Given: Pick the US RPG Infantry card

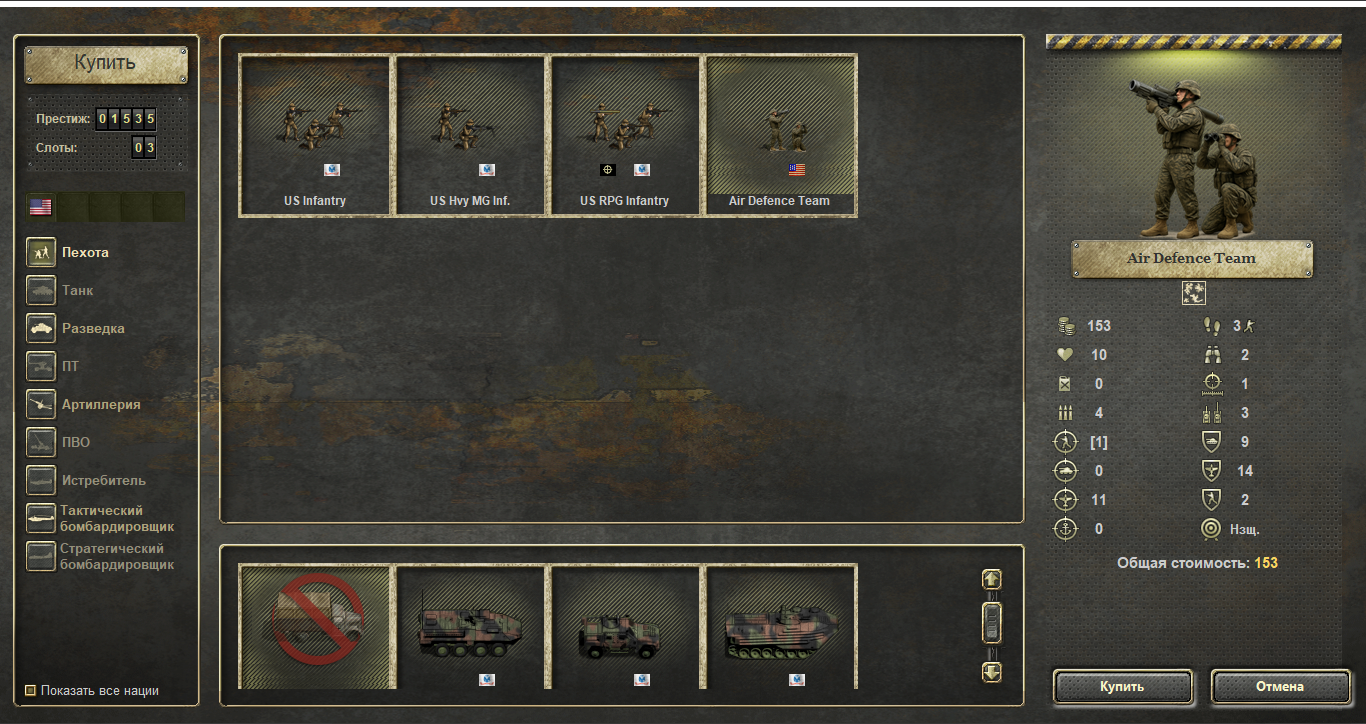Looking at the screenshot, I should click(625, 135).
